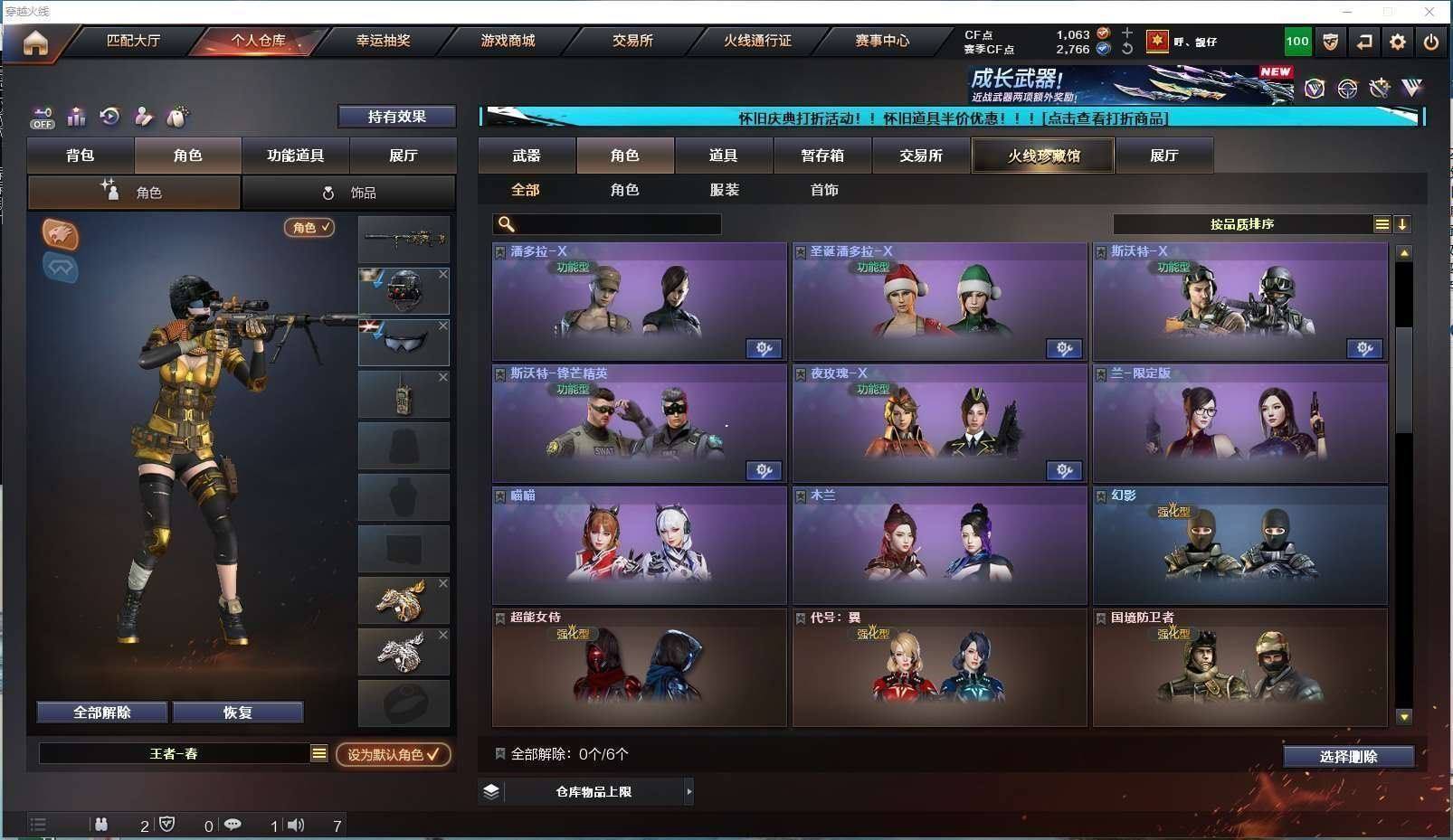This screenshot has height=840, width=1453.
Task: Open the 赛事中心 tab
Action: click(882, 41)
